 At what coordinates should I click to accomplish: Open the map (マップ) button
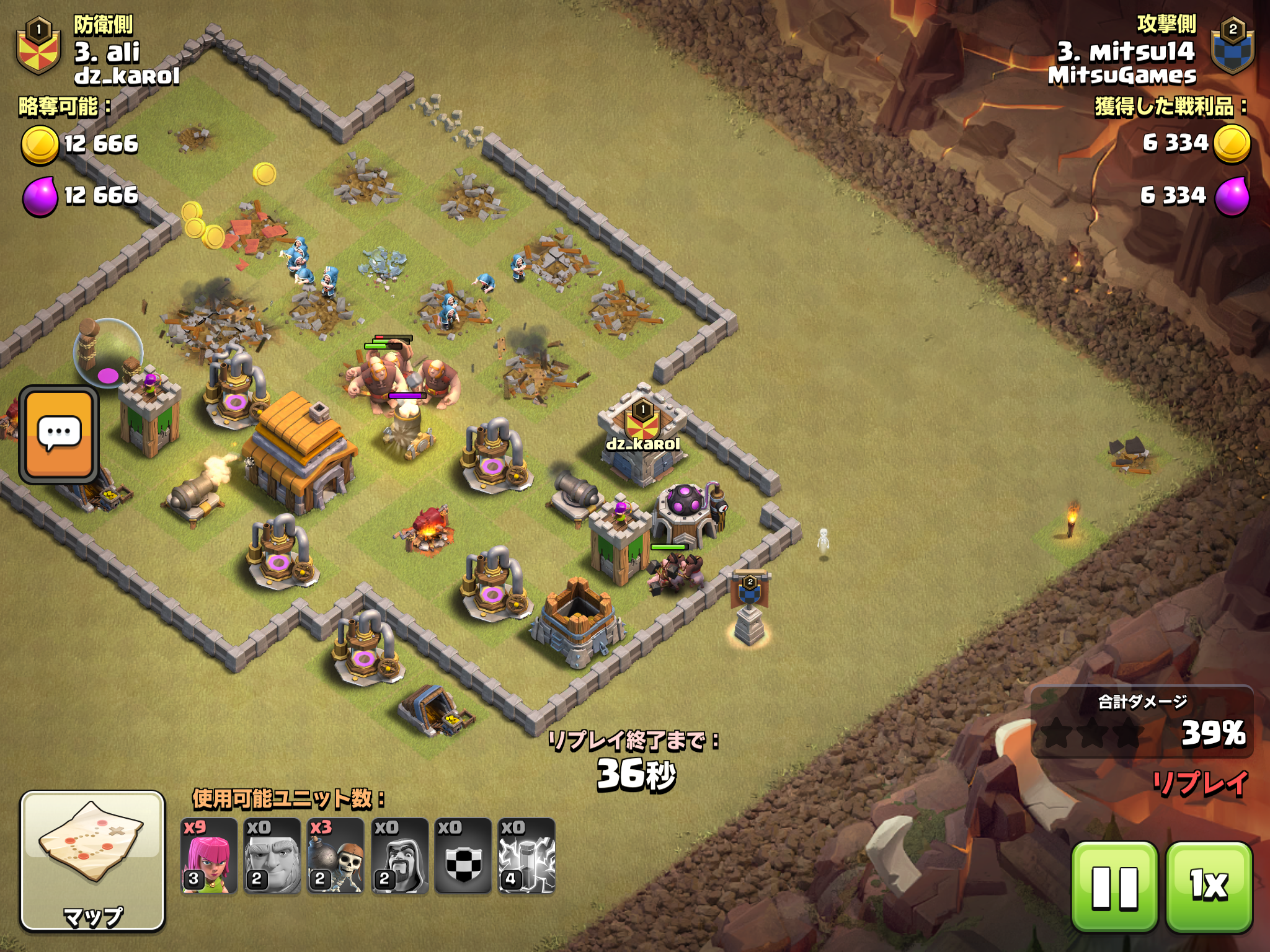[93, 861]
